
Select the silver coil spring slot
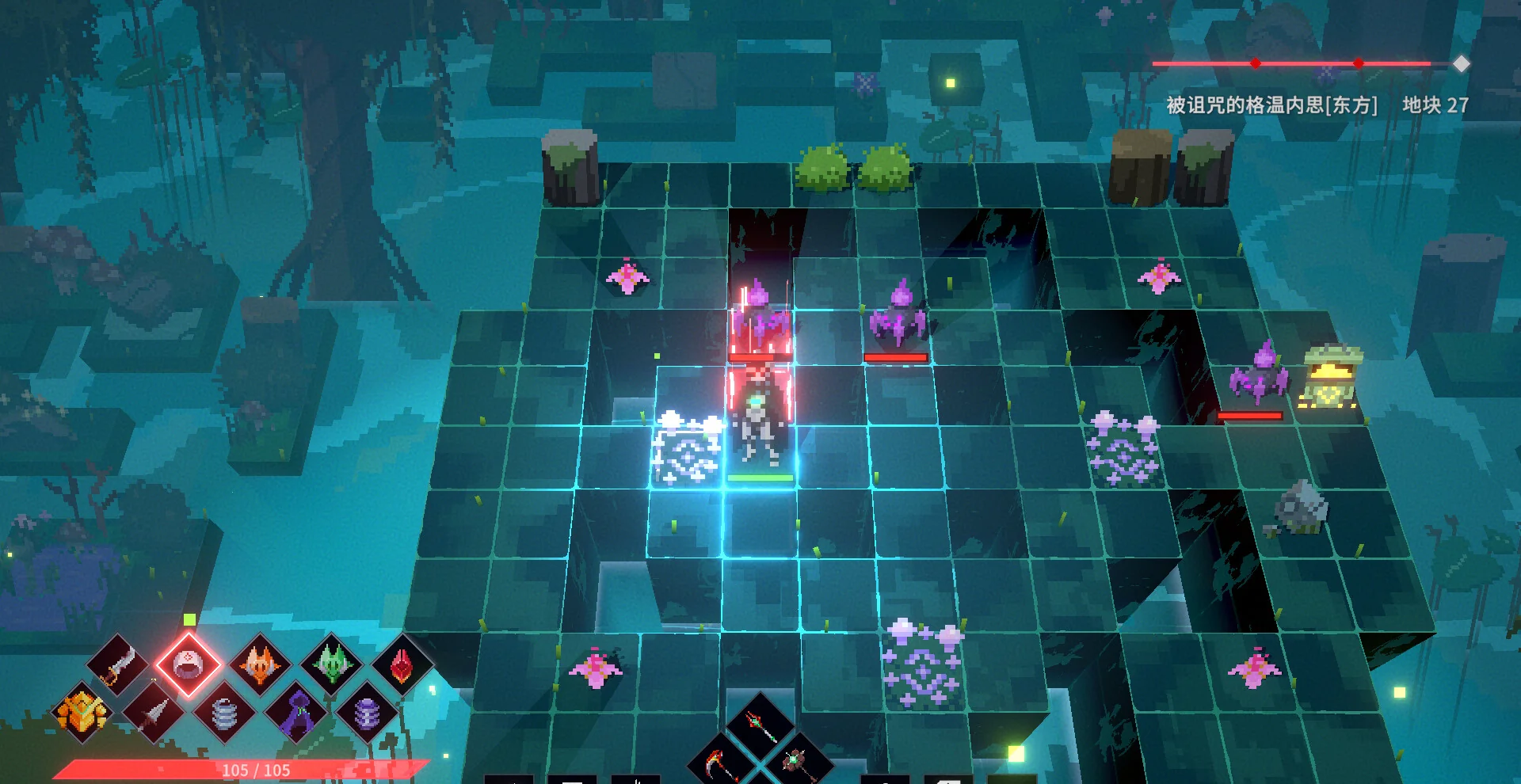point(225,714)
